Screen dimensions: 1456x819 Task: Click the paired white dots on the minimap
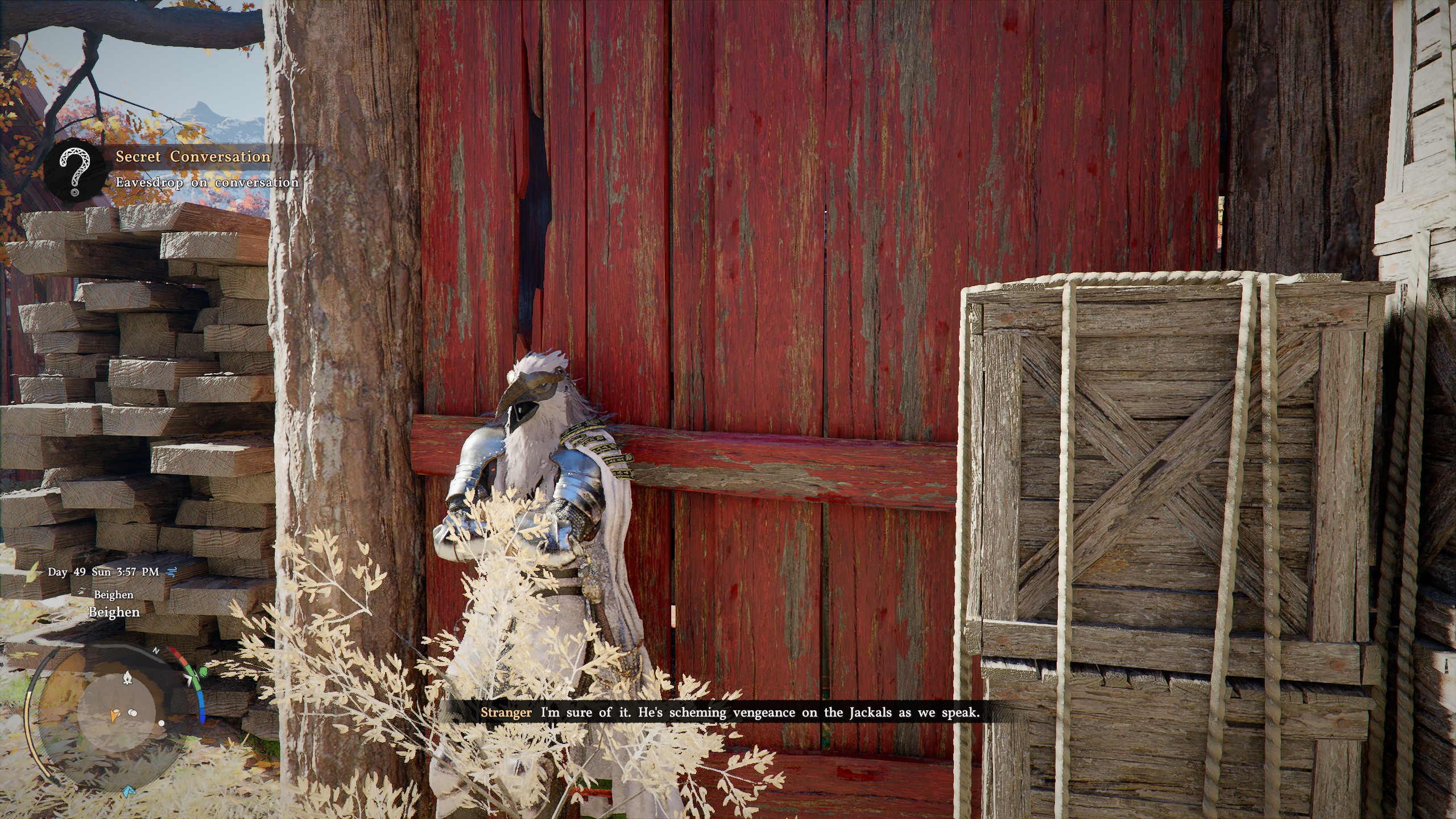point(132,713)
